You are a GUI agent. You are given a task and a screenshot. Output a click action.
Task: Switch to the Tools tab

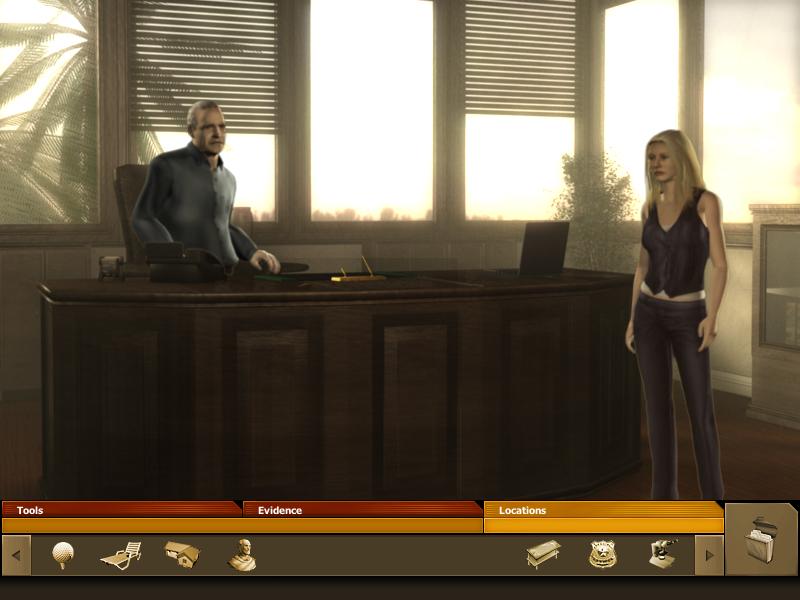click(x=120, y=510)
